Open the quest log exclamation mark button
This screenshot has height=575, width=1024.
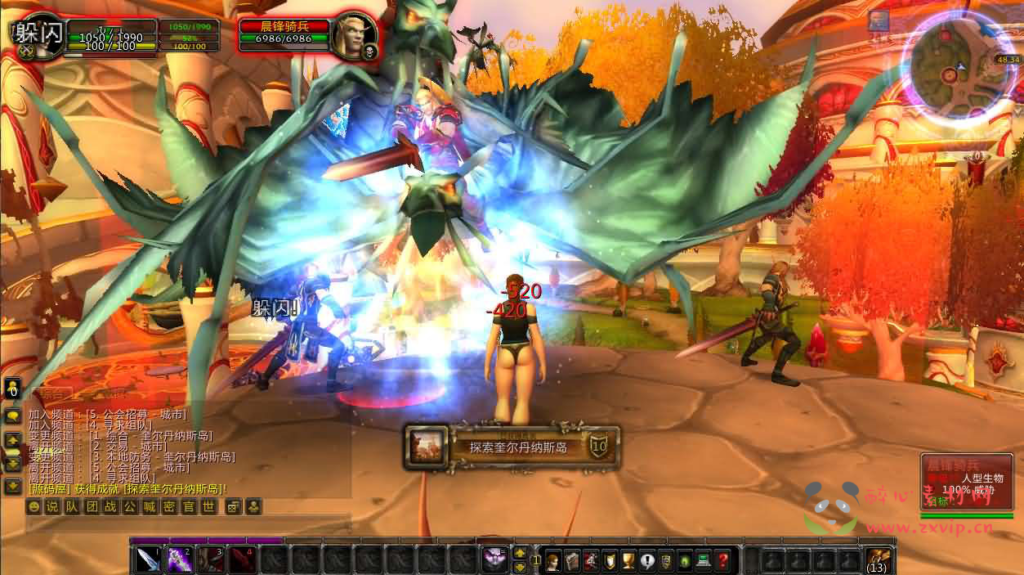pyautogui.click(x=647, y=561)
